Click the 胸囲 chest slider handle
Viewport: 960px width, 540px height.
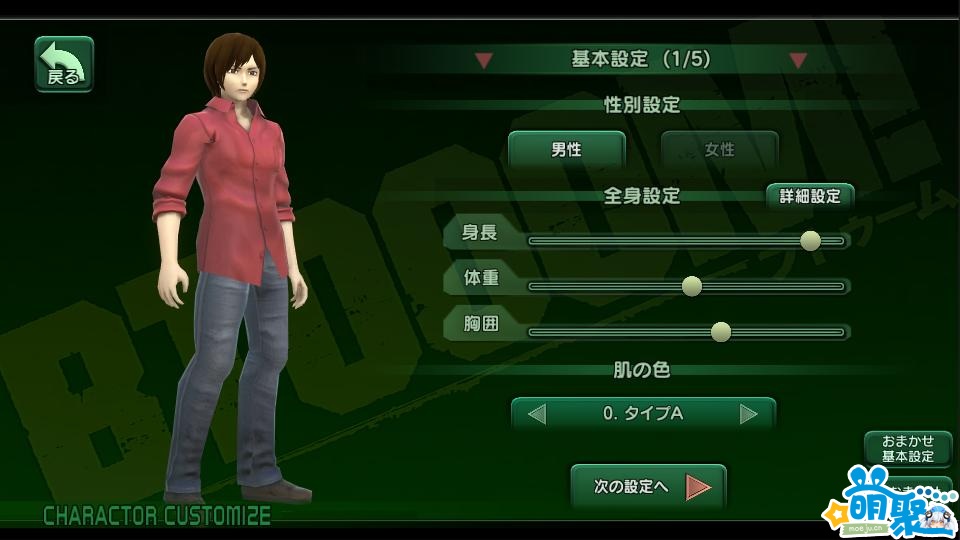(x=720, y=332)
